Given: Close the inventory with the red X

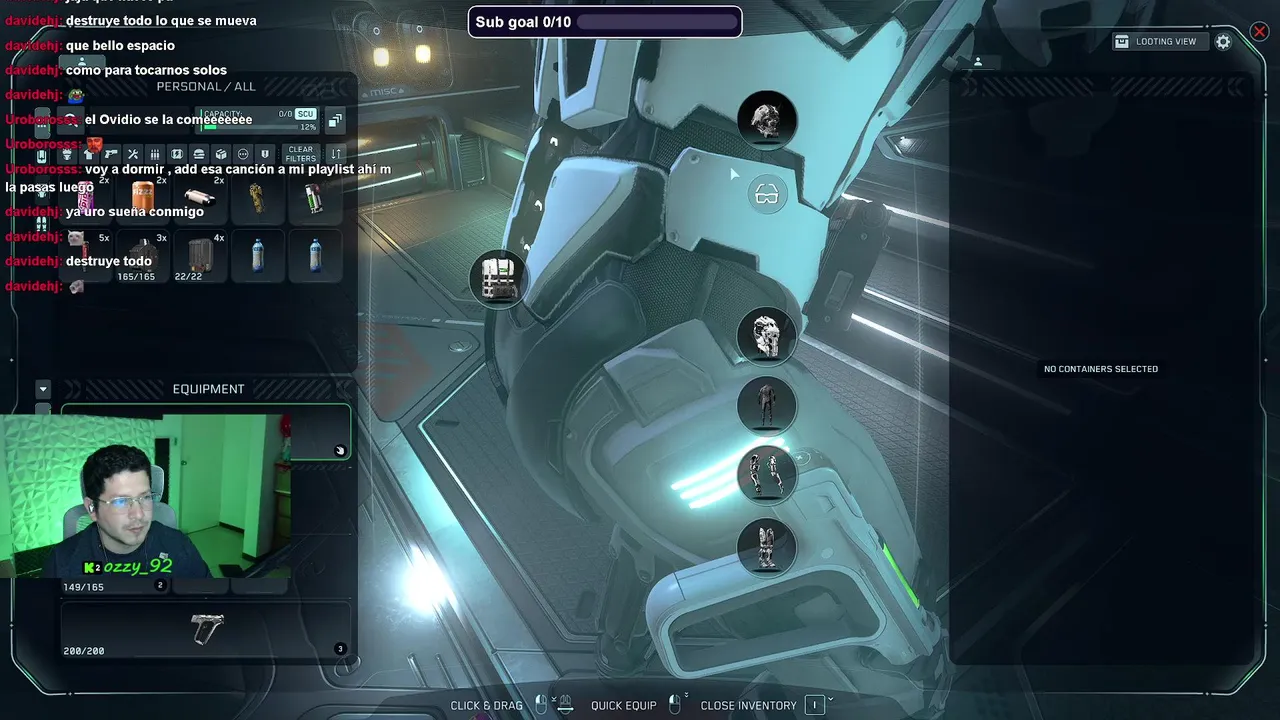Looking at the screenshot, I should point(1259,32).
